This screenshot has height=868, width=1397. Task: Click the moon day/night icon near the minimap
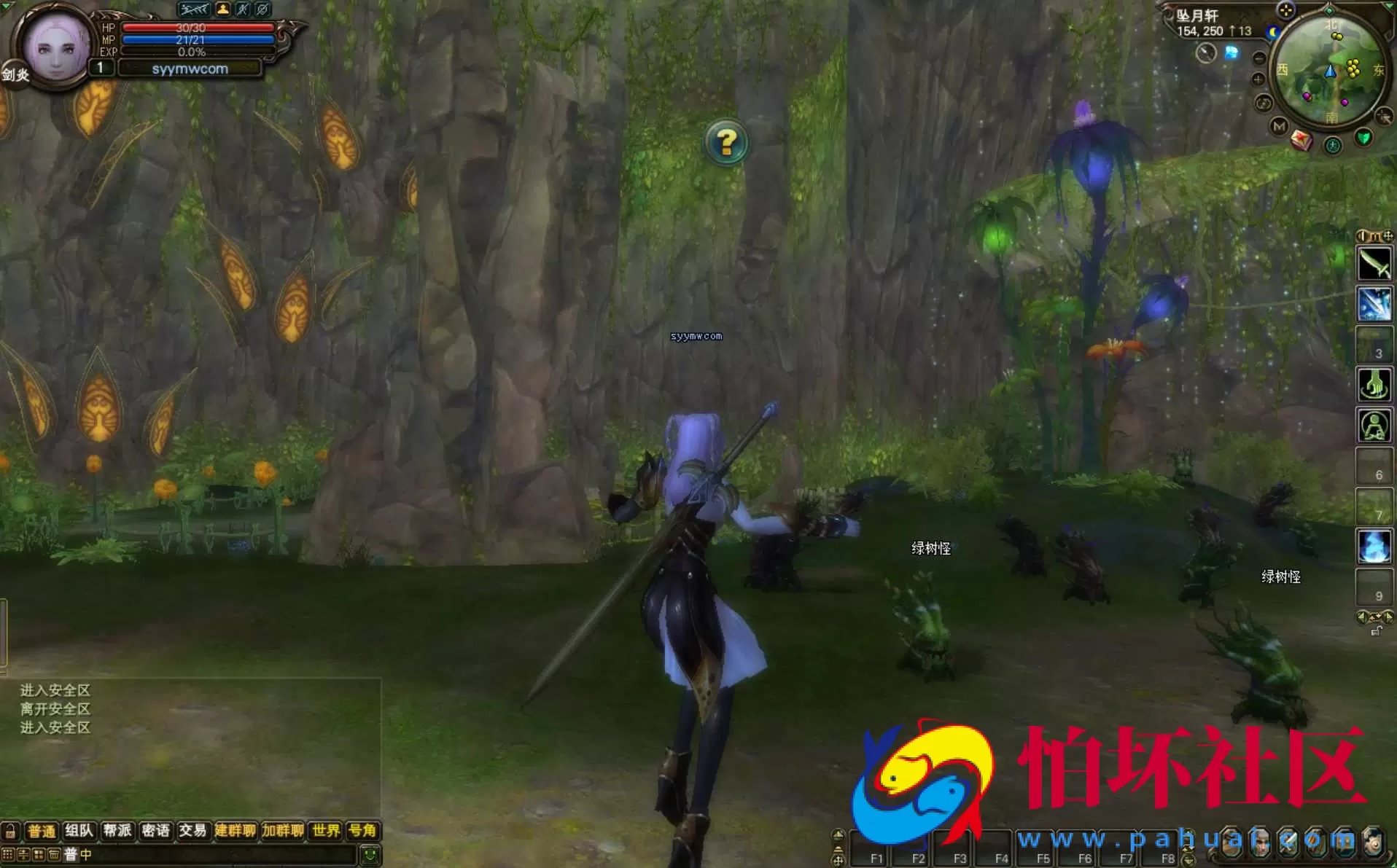point(1273,31)
